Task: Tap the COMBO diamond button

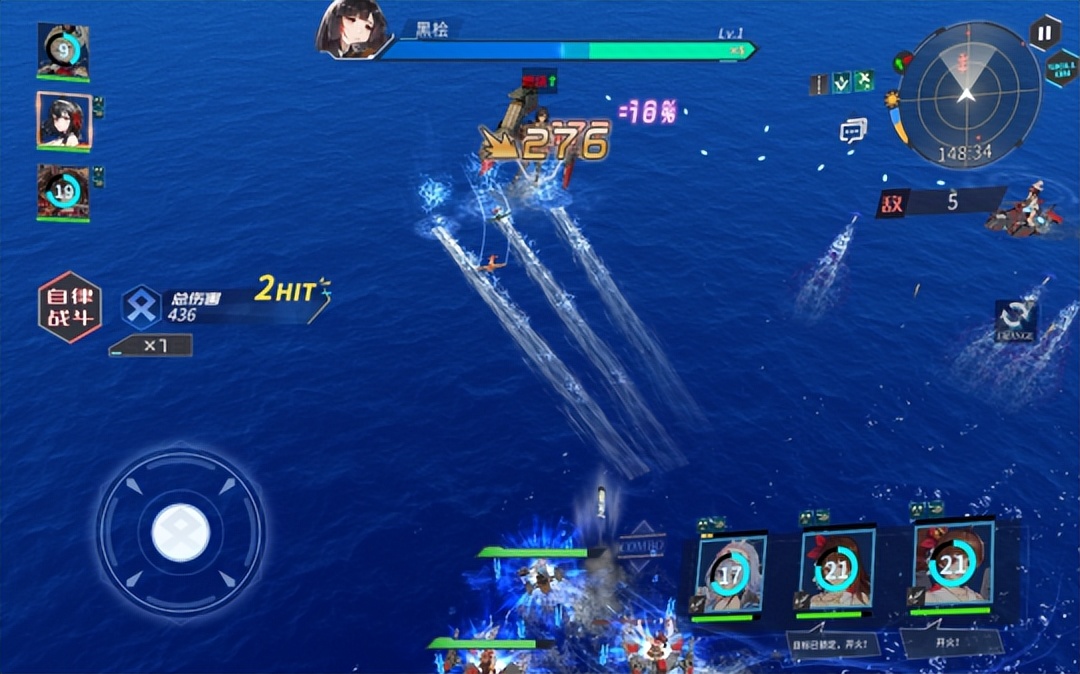Action: 641,548
